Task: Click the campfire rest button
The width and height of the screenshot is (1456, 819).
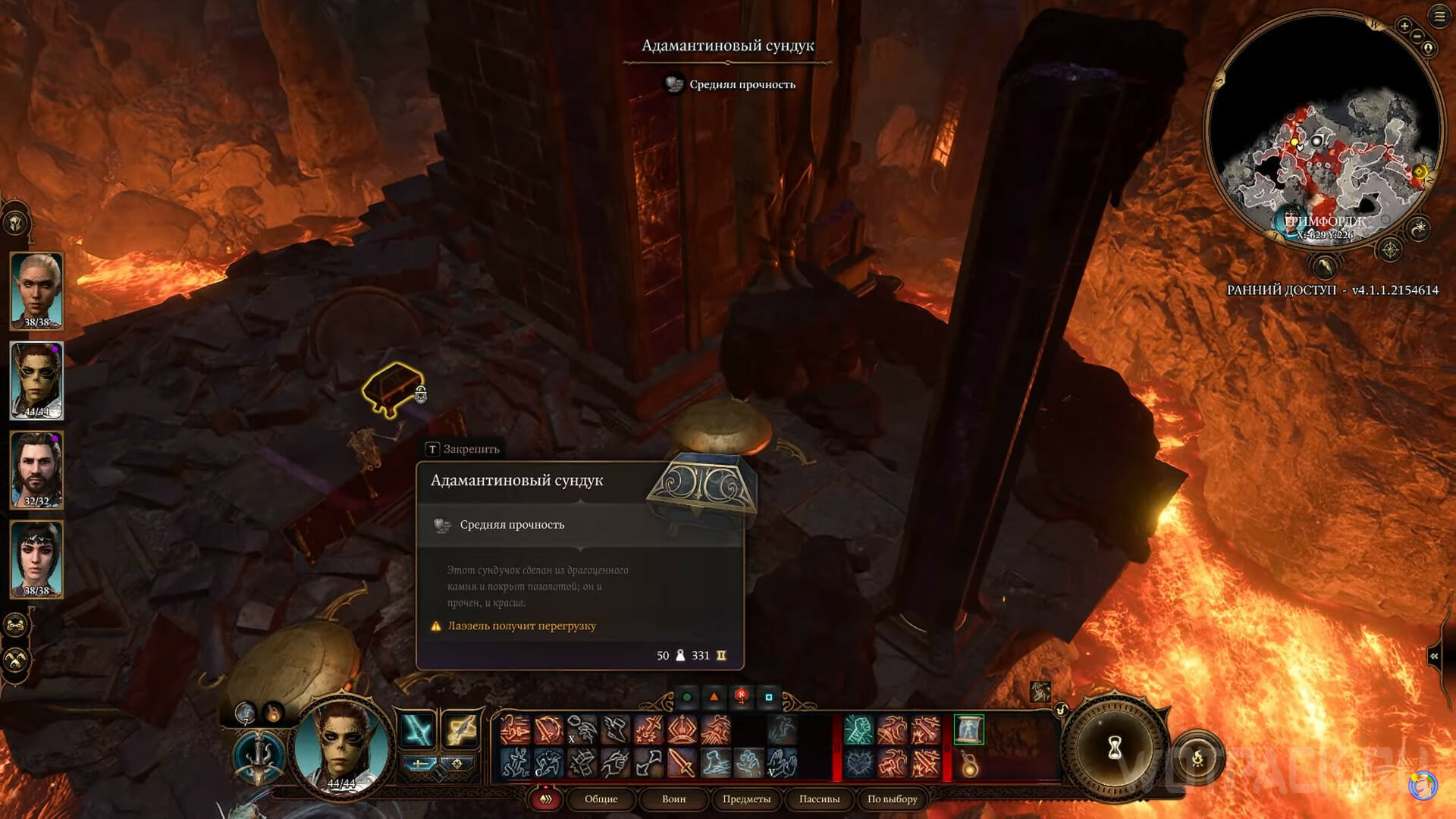Action: click(1197, 758)
